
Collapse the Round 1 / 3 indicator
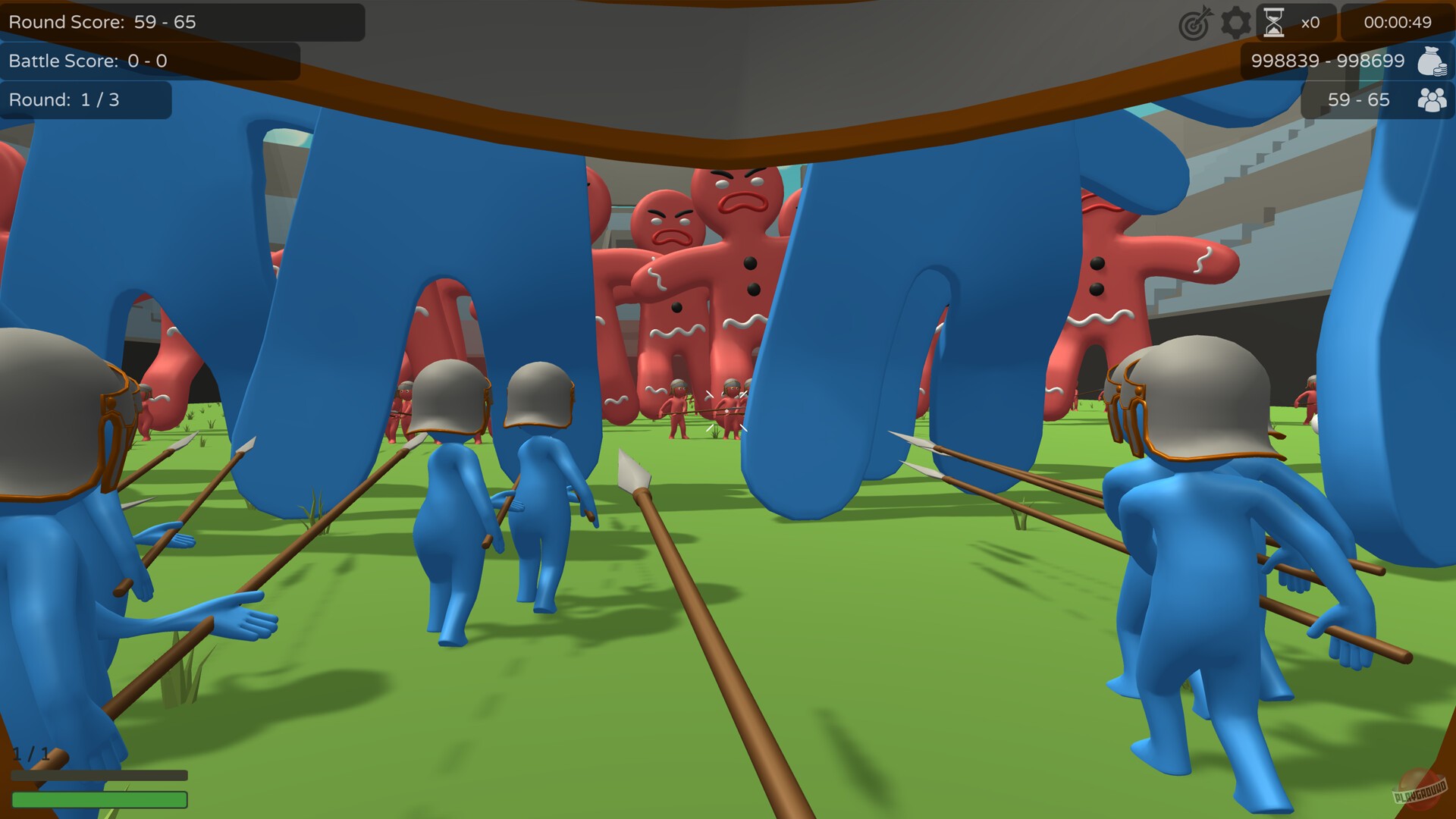tap(64, 99)
